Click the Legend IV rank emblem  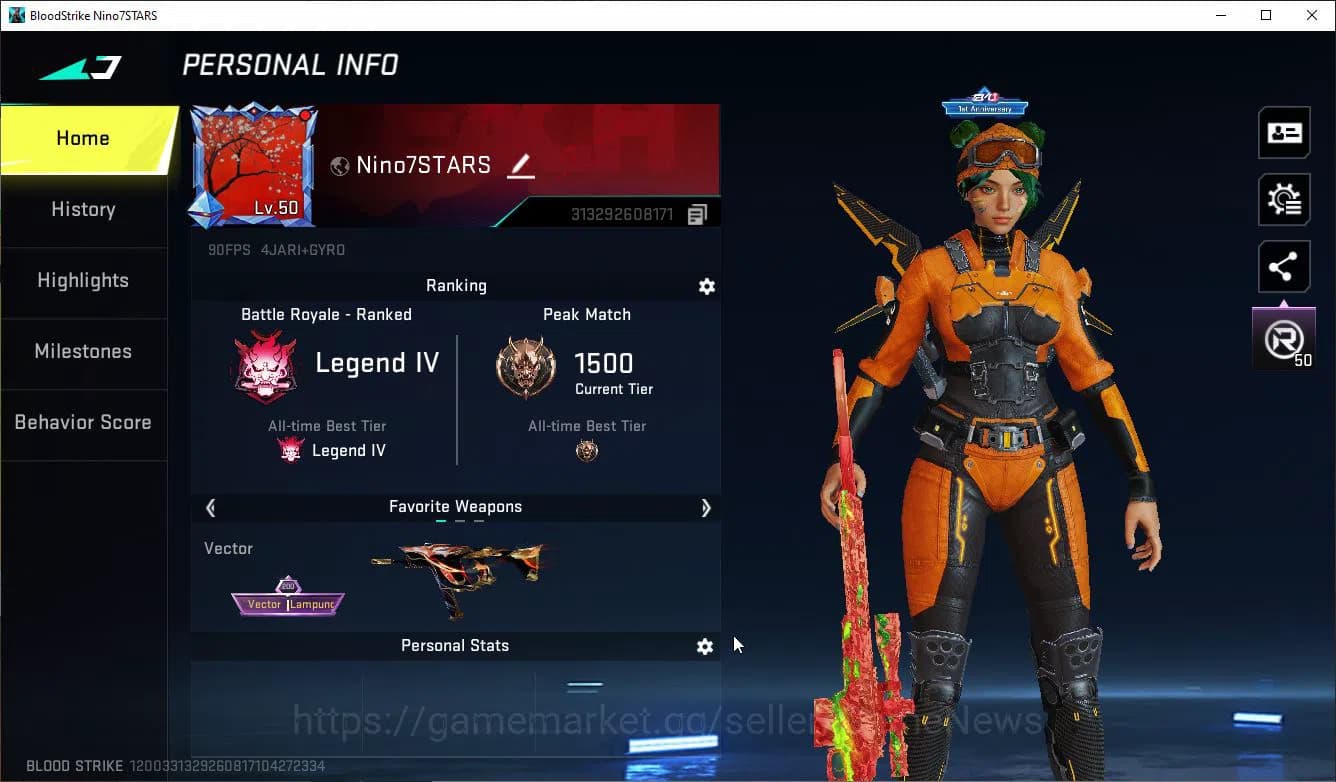[x=265, y=367]
